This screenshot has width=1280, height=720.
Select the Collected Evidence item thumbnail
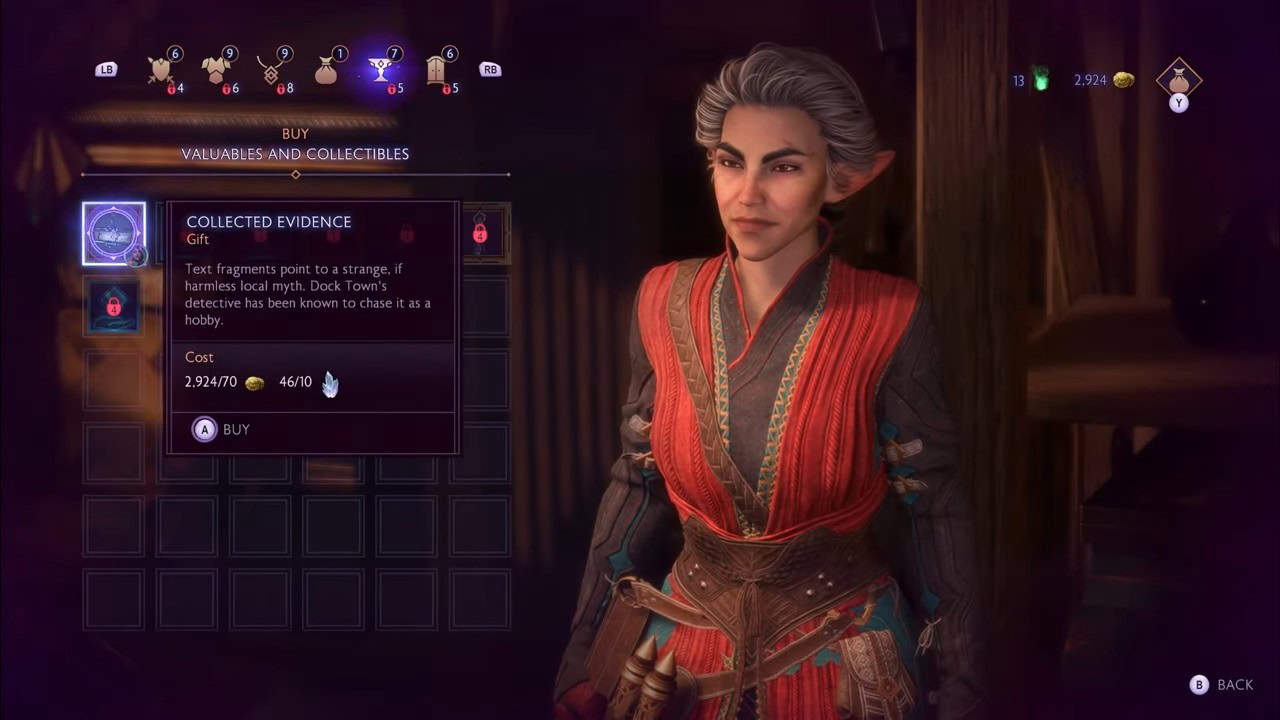click(x=113, y=232)
